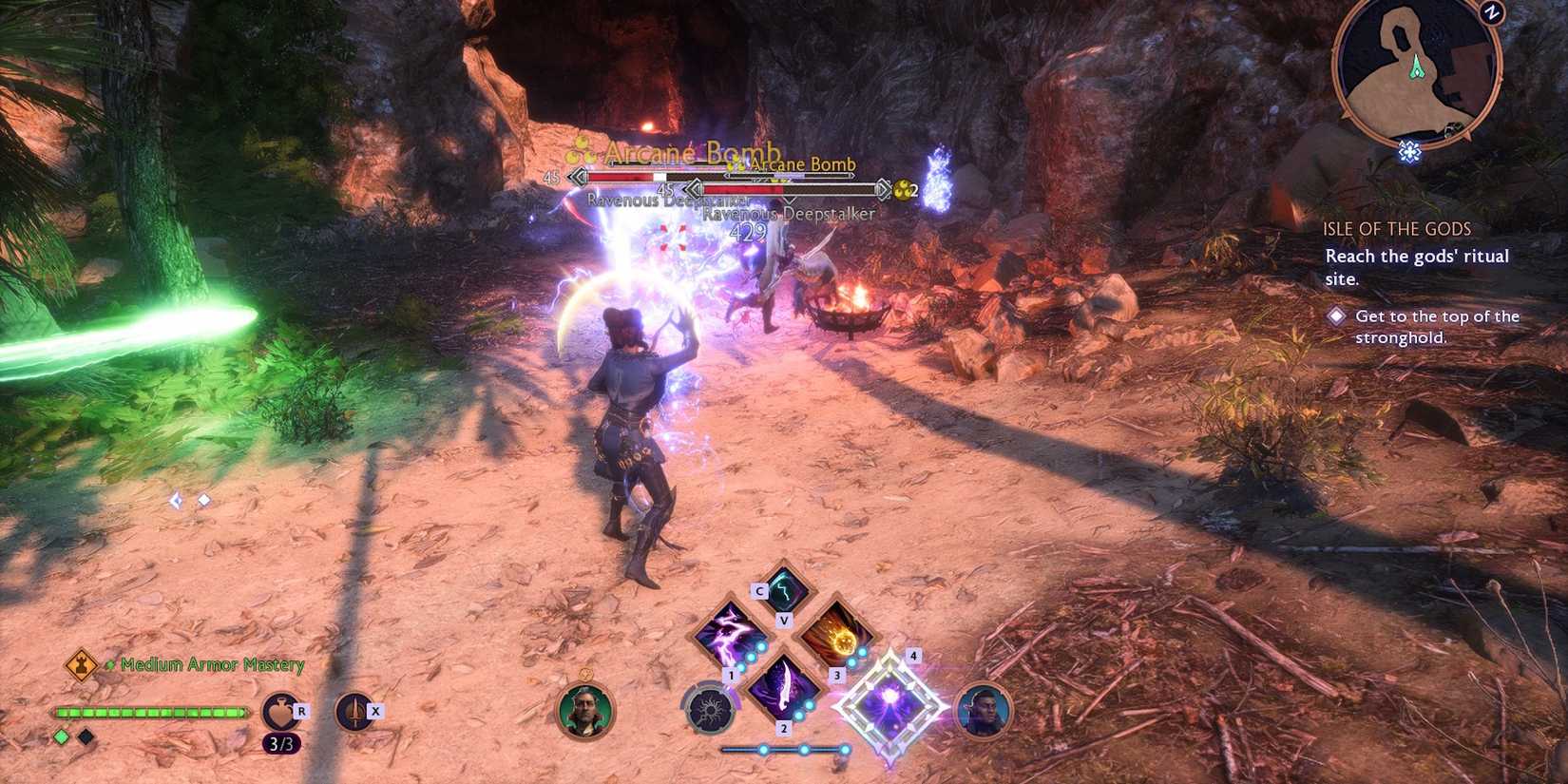Use the healing potion icon

click(280, 712)
